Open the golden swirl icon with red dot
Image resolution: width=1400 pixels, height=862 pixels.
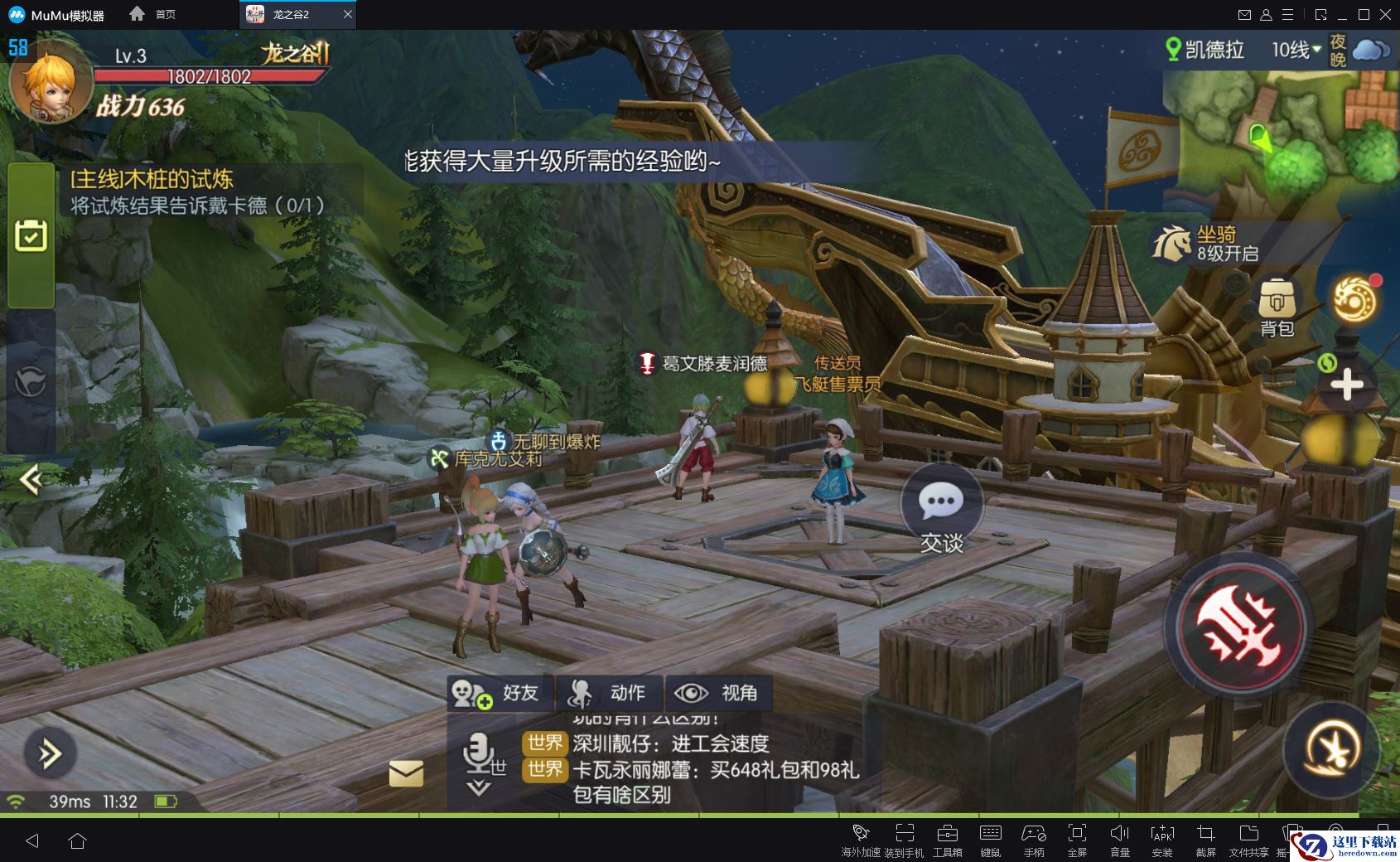[x=1354, y=300]
